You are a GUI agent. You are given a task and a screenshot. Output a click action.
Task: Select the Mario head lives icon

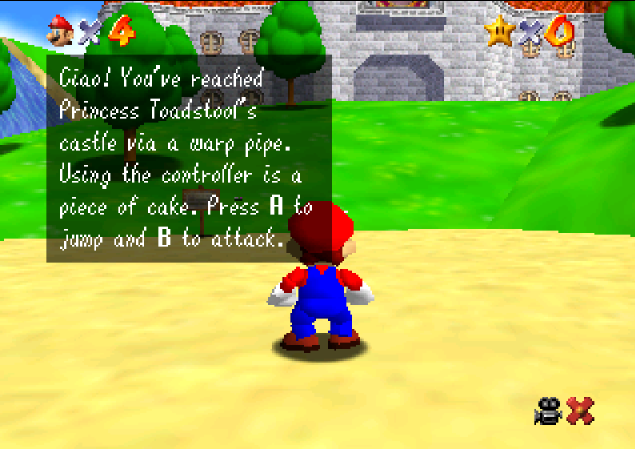pyautogui.click(x=61, y=31)
